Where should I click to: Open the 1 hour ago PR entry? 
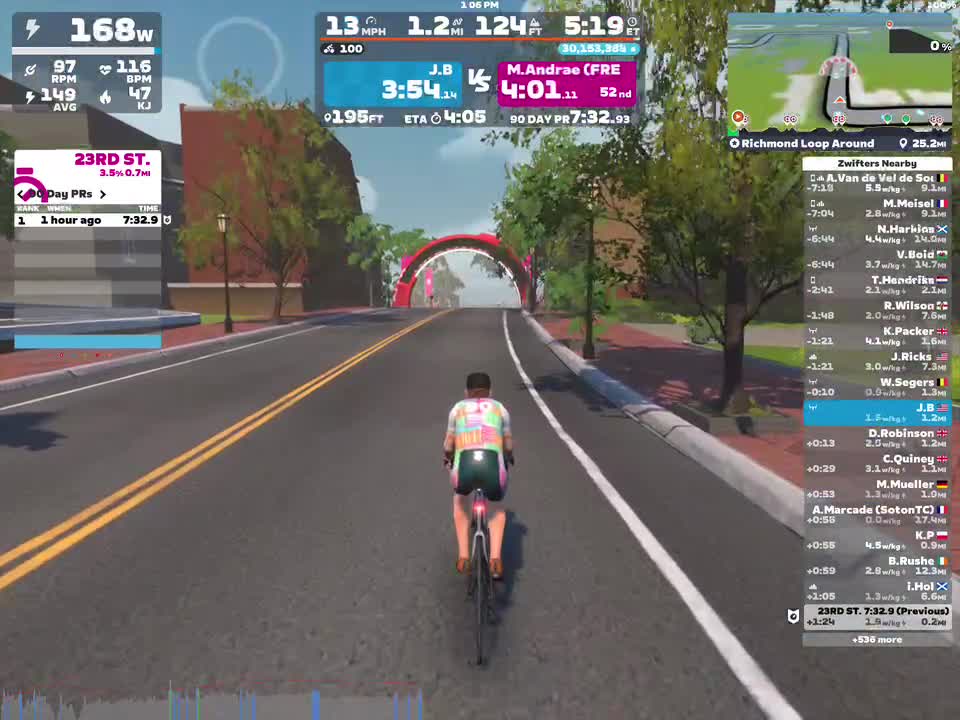coord(87,220)
